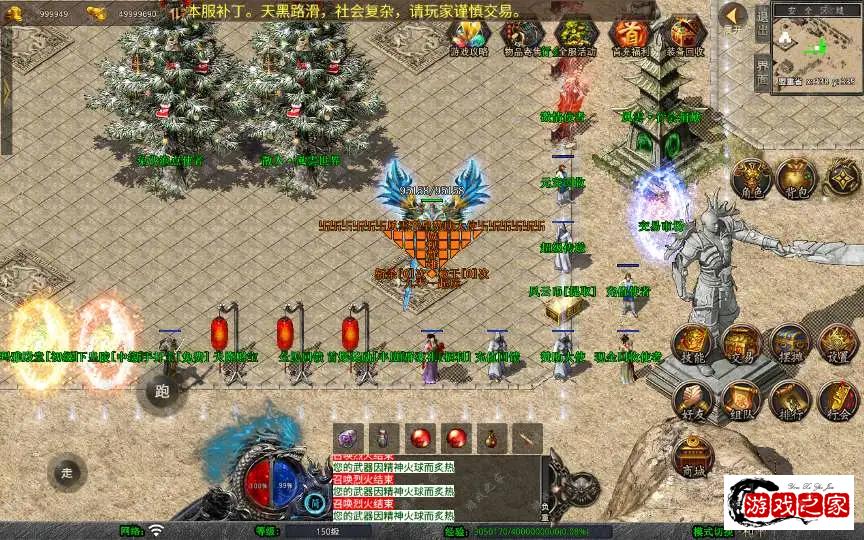864x540 pixels.
Task: Open the 好友 friends list
Action: click(x=691, y=400)
